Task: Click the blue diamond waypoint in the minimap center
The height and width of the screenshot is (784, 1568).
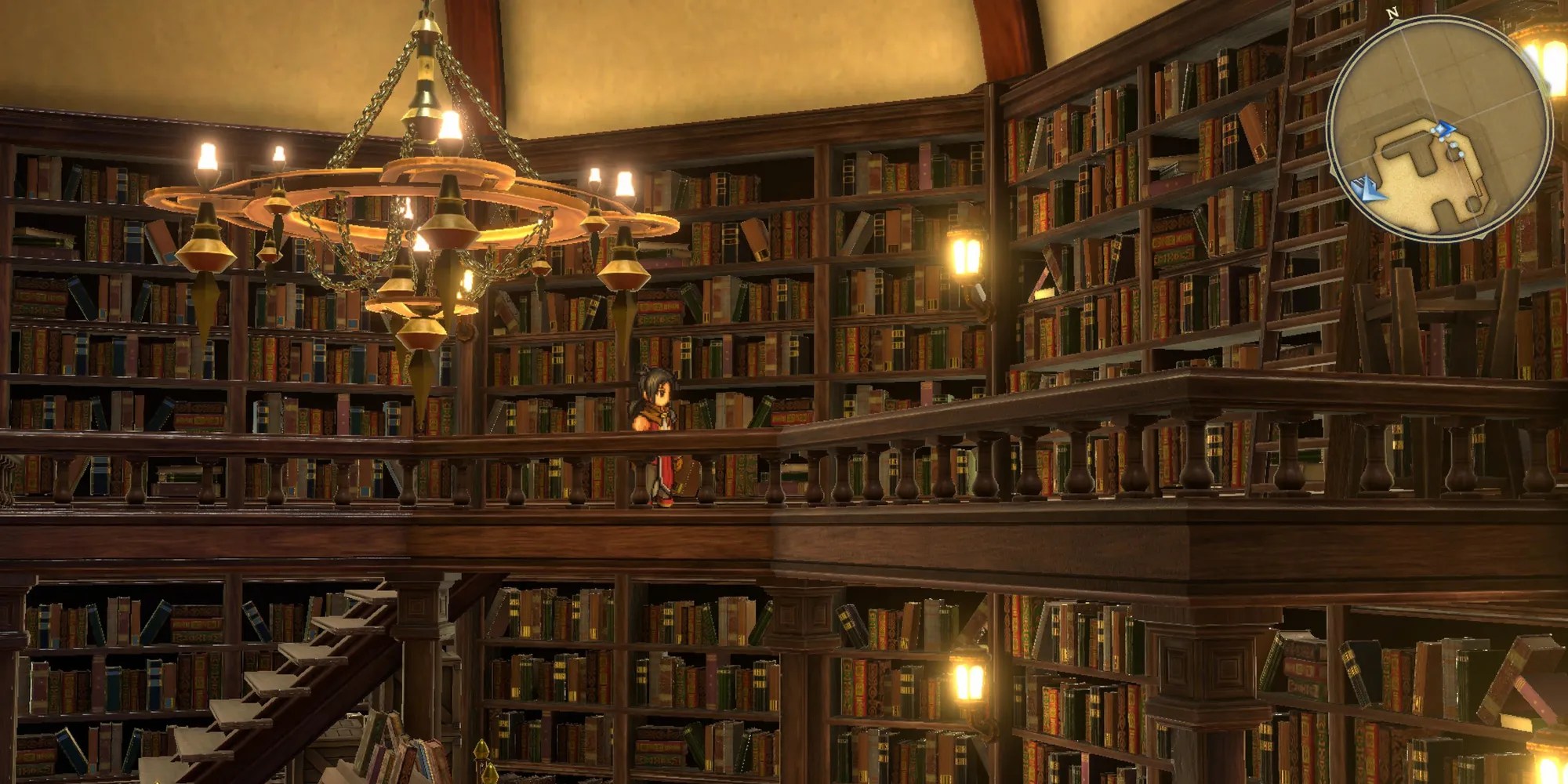Action: click(x=1444, y=128)
